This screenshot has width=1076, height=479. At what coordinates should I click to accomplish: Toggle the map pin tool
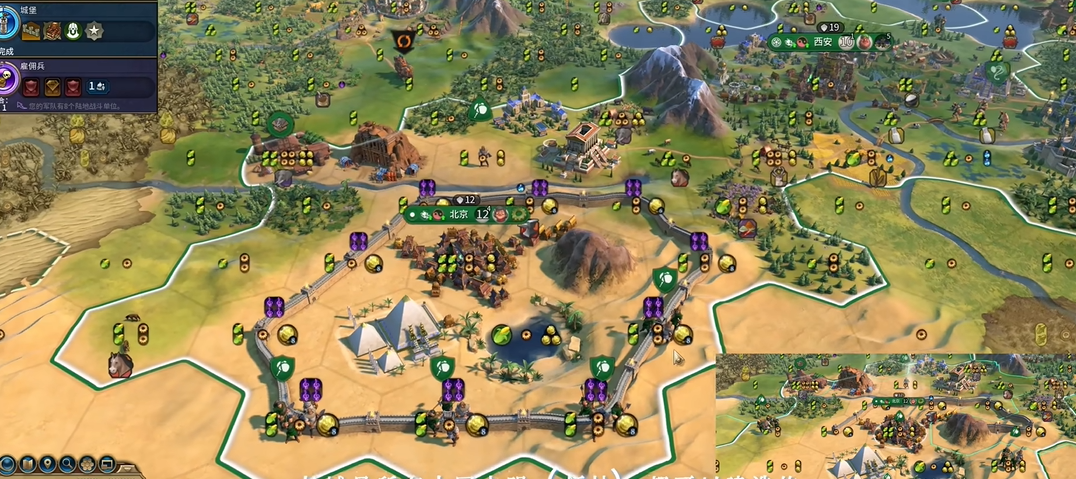point(46,464)
